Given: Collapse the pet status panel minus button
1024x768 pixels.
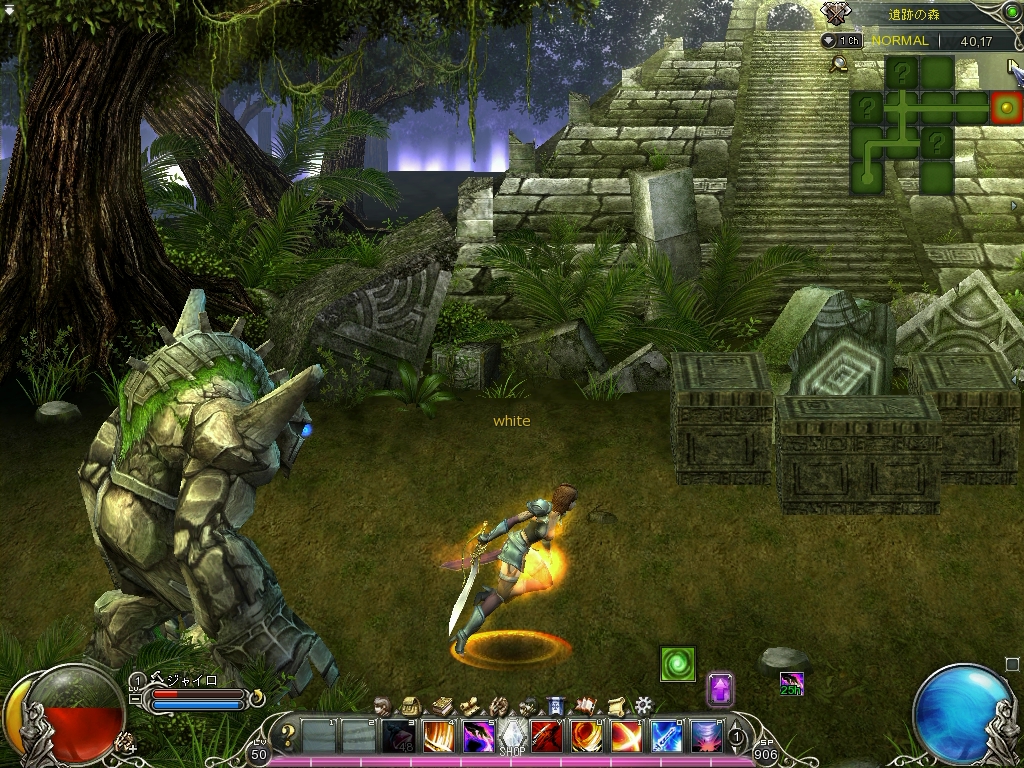Looking at the screenshot, I should [x=136, y=699].
